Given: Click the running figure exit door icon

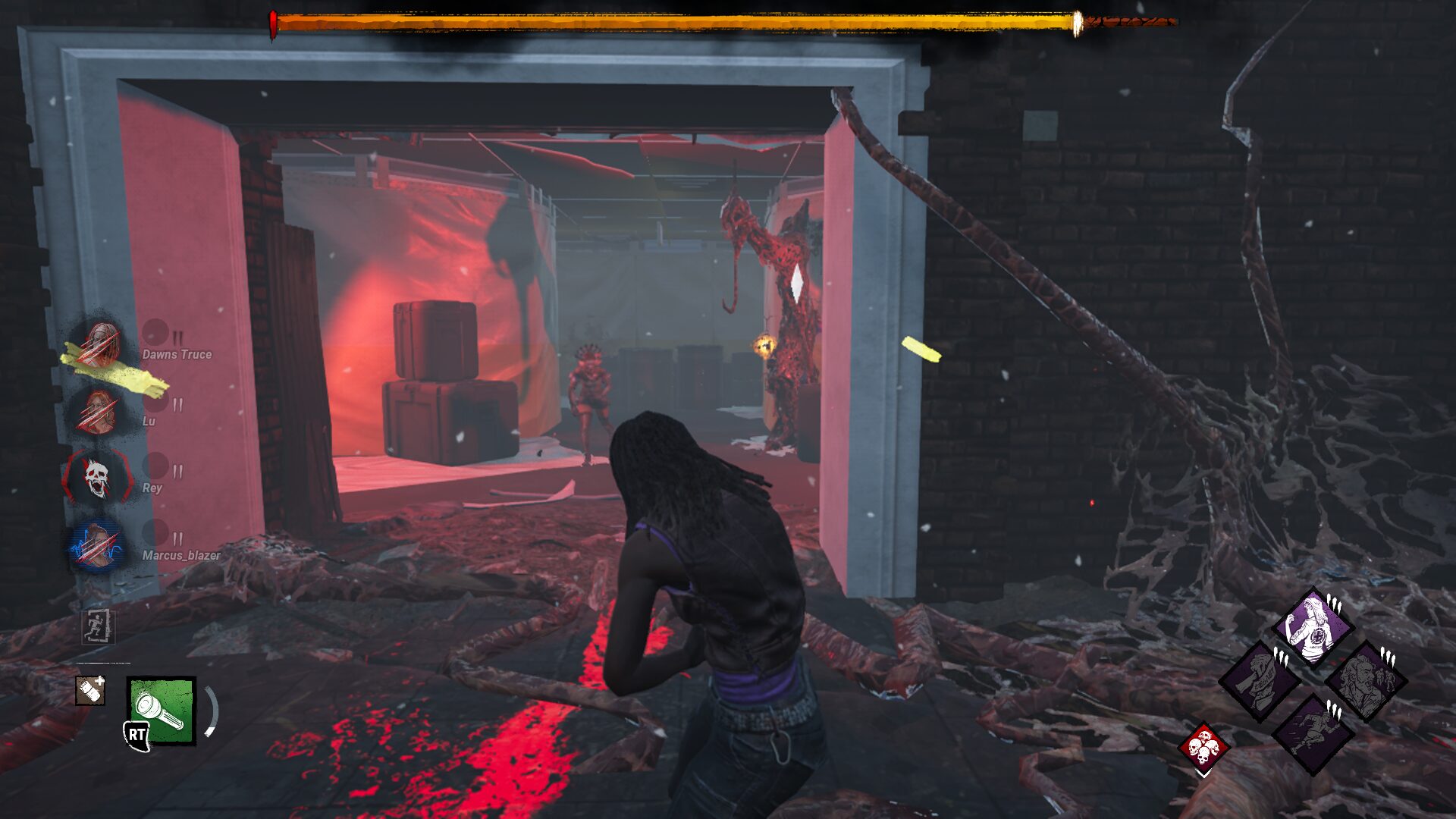Looking at the screenshot, I should 98,626.
